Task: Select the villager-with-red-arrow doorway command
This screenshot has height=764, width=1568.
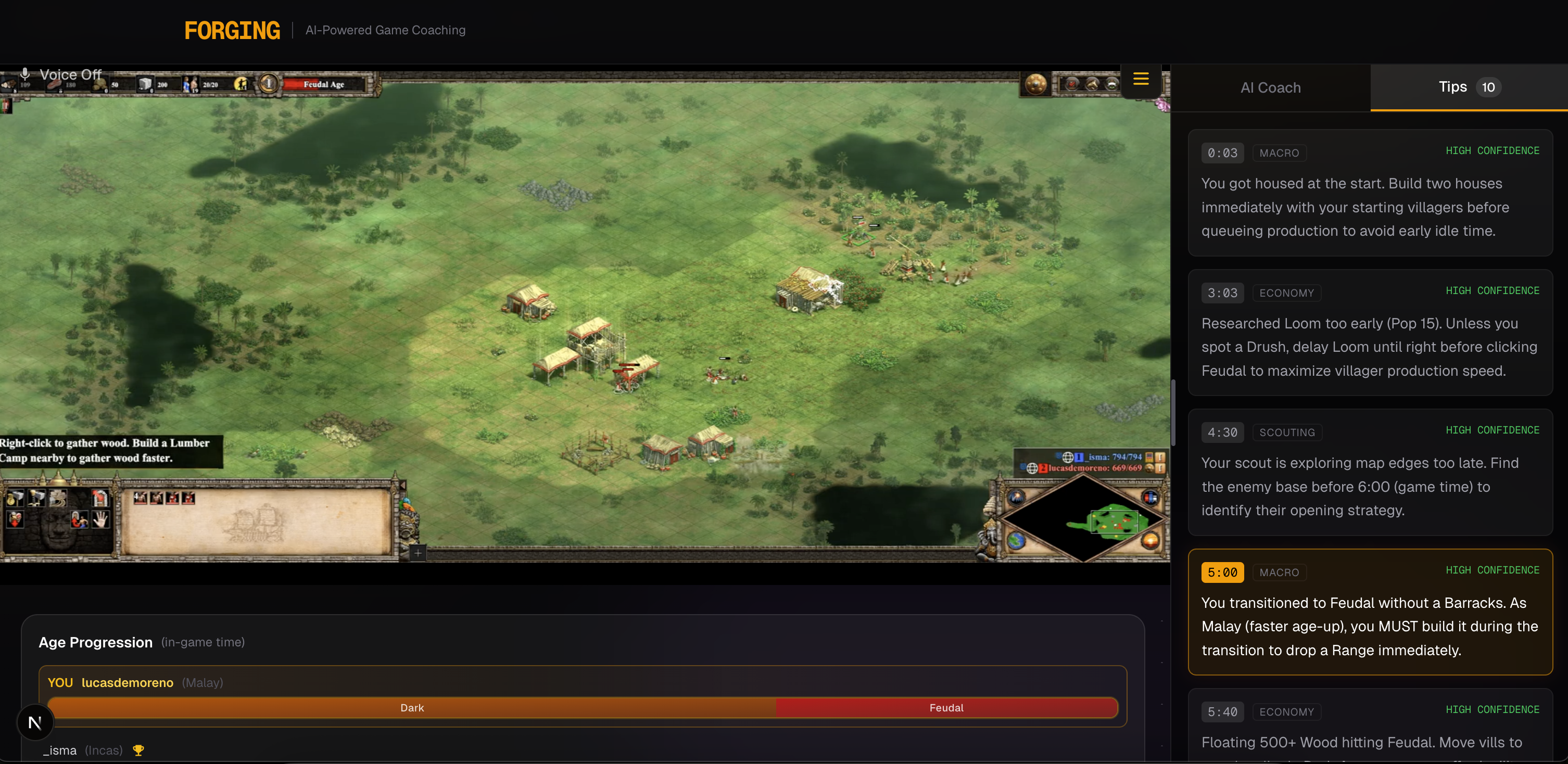Action: click(x=79, y=519)
